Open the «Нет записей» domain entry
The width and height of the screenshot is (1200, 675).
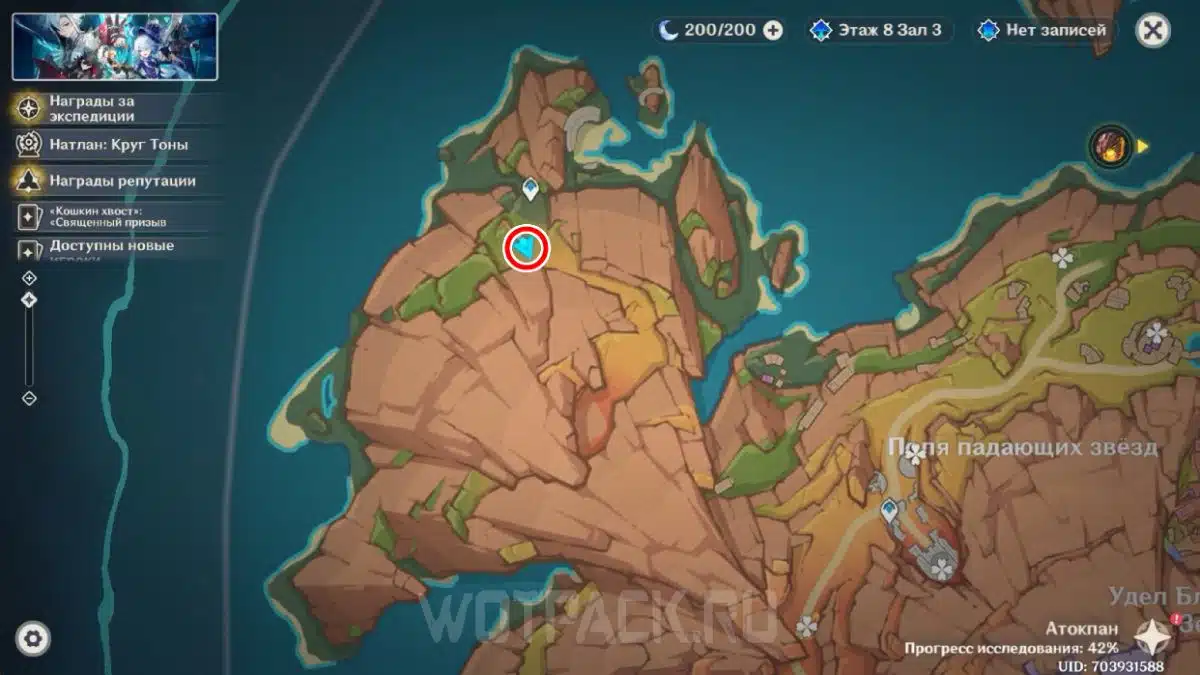click(x=1044, y=30)
